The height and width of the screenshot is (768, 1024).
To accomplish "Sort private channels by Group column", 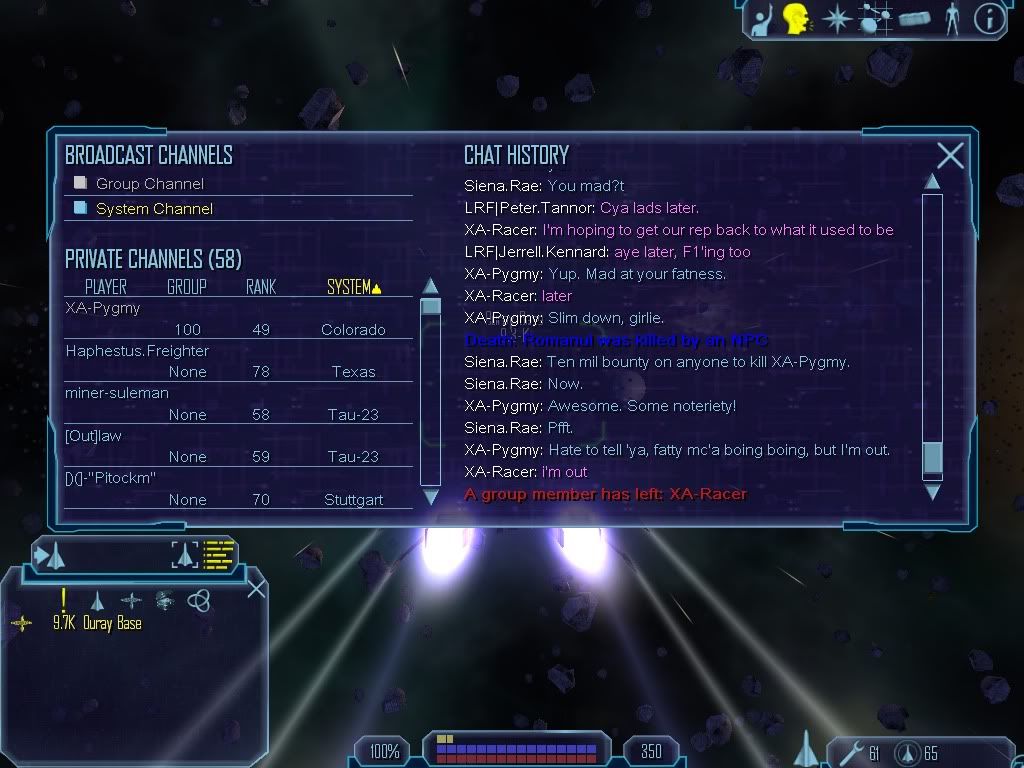I will [186, 287].
